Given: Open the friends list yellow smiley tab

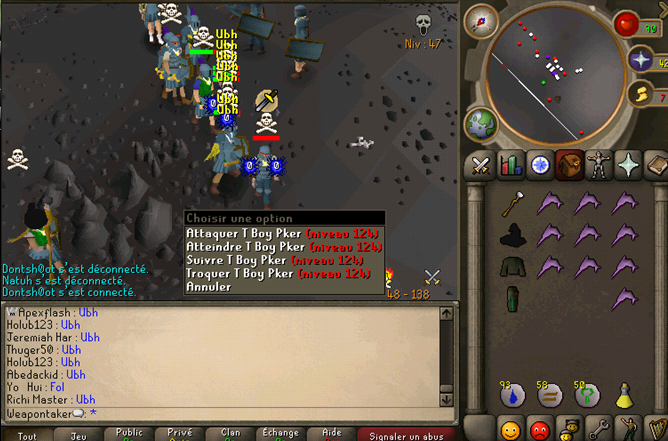Looking at the screenshot, I should point(511,429).
